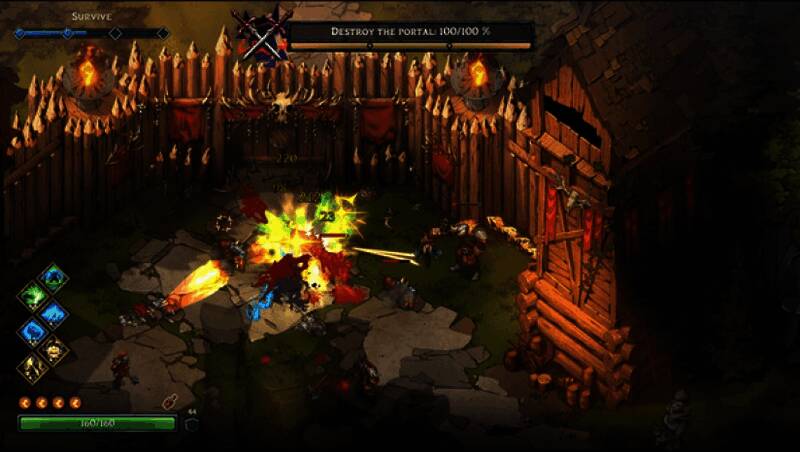Select the health potion flask icon
The width and height of the screenshot is (800, 452).
(169, 402)
